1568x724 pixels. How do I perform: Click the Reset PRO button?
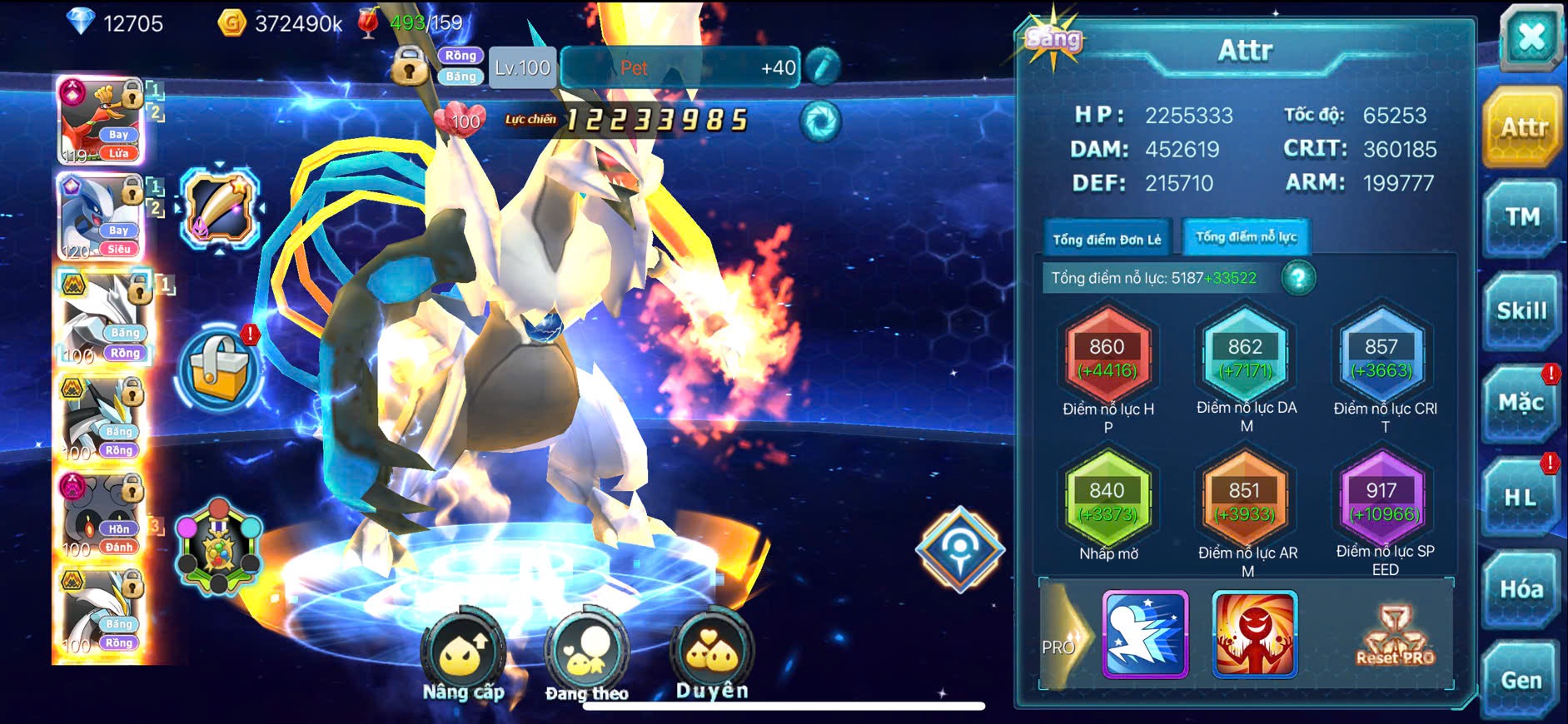pos(1396,637)
